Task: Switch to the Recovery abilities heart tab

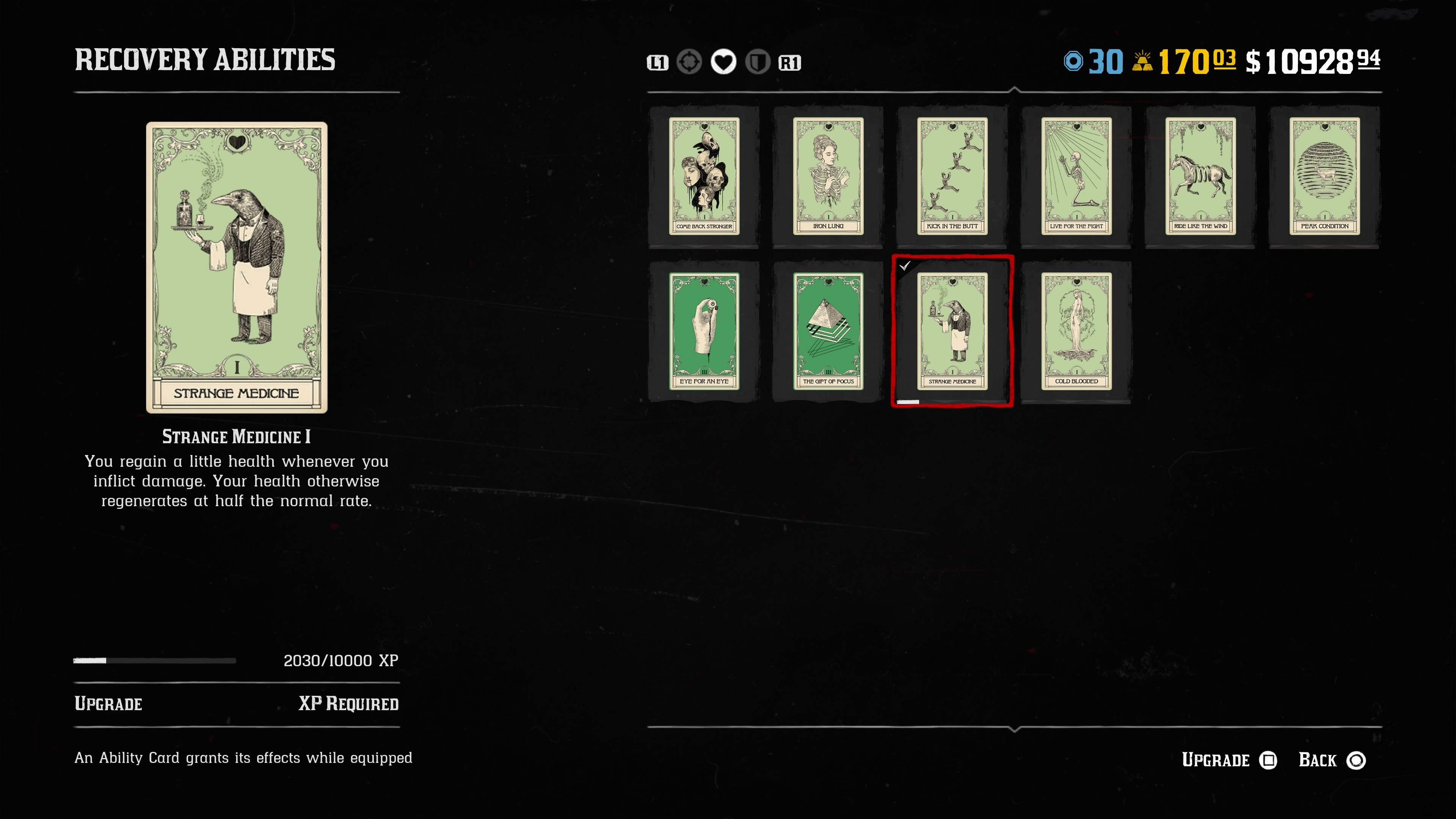Action: (x=723, y=62)
